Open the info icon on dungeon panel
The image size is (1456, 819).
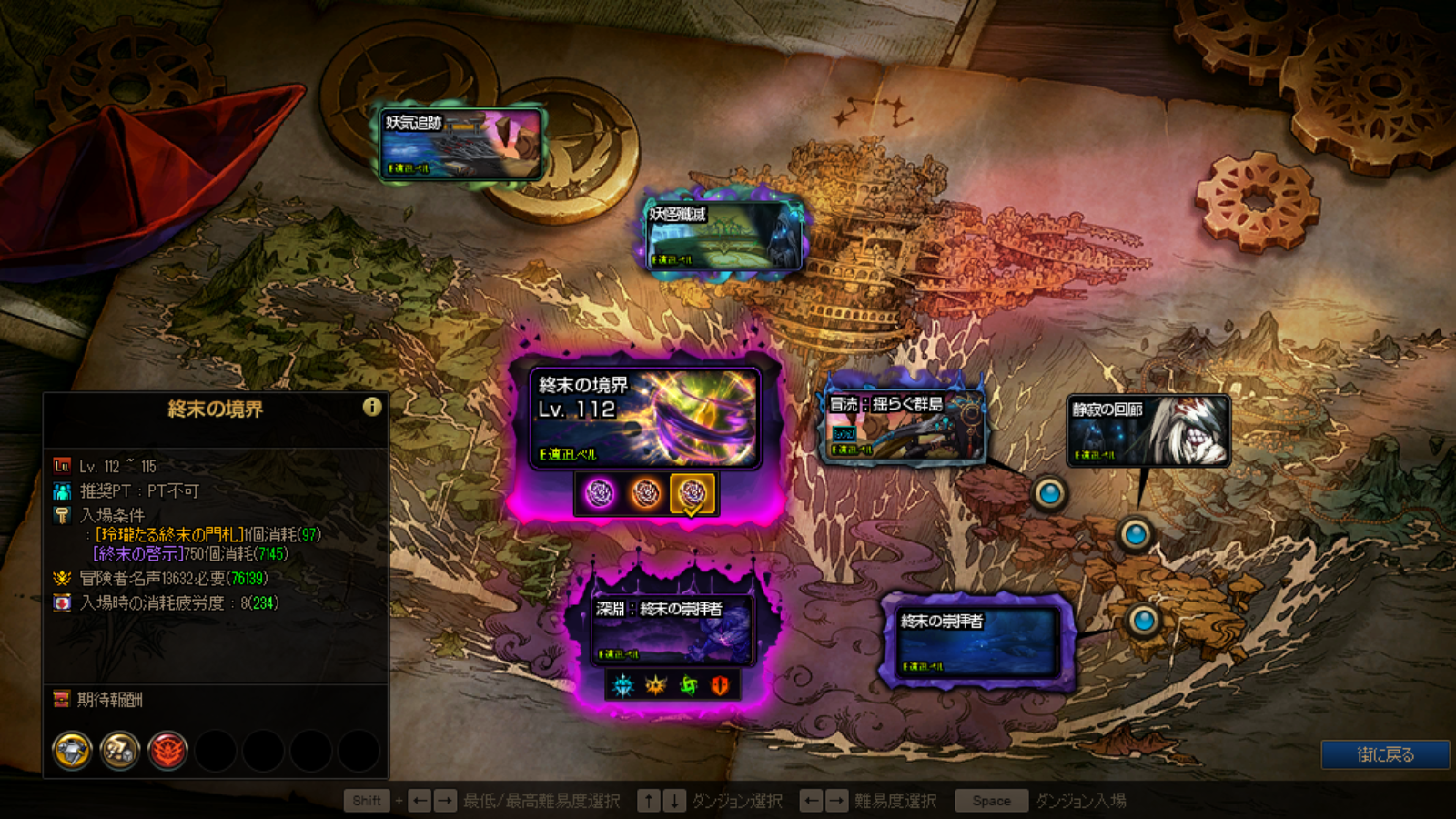tap(372, 407)
